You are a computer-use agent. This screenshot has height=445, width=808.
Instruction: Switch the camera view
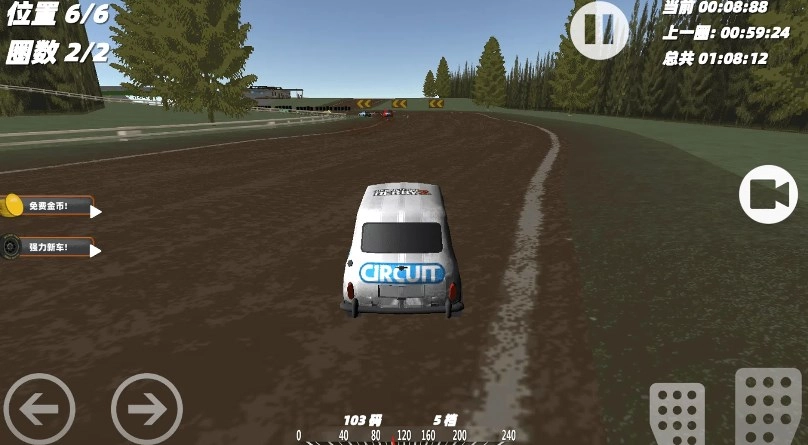(x=768, y=194)
